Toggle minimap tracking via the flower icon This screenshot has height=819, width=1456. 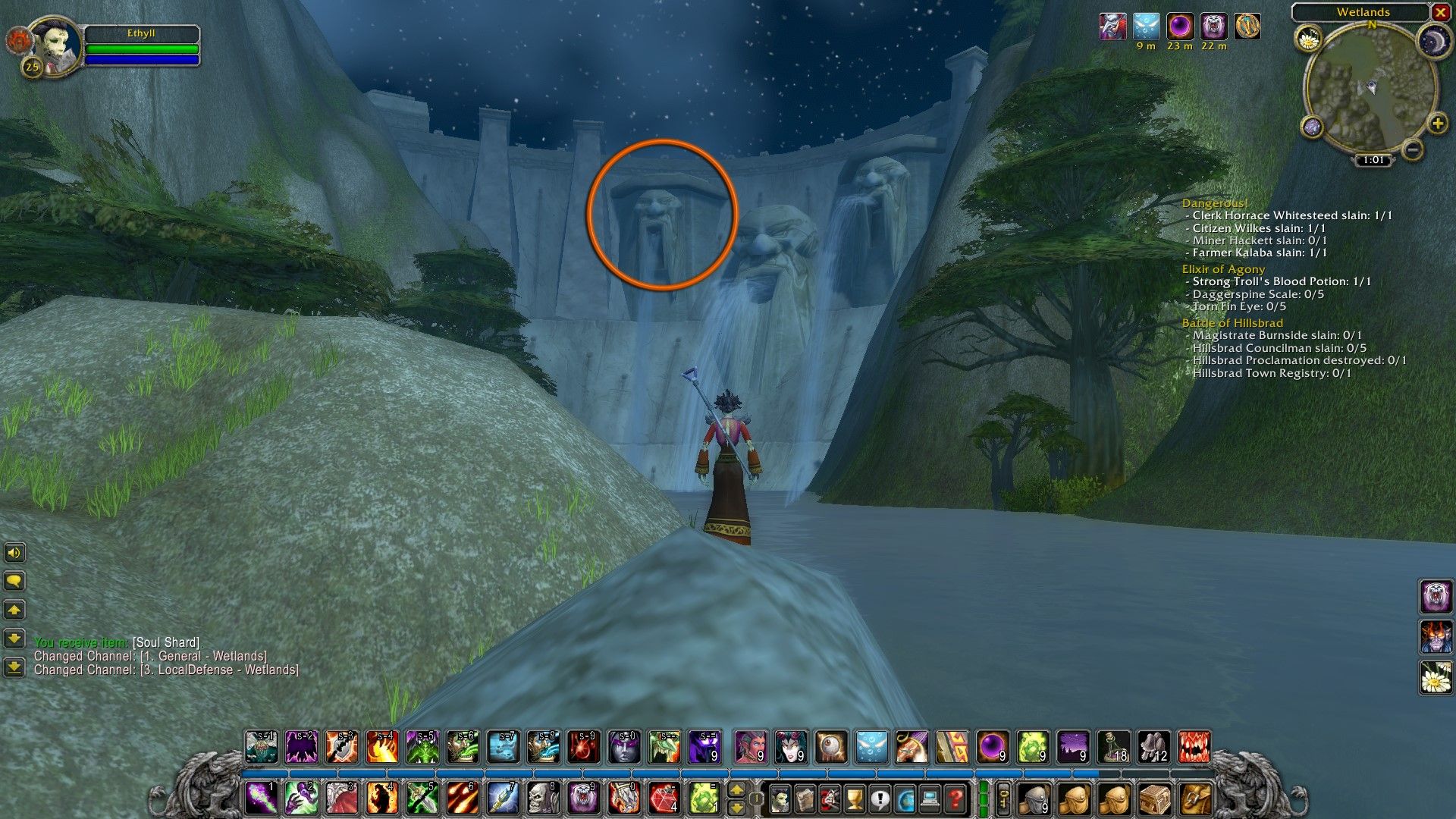[x=1309, y=39]
